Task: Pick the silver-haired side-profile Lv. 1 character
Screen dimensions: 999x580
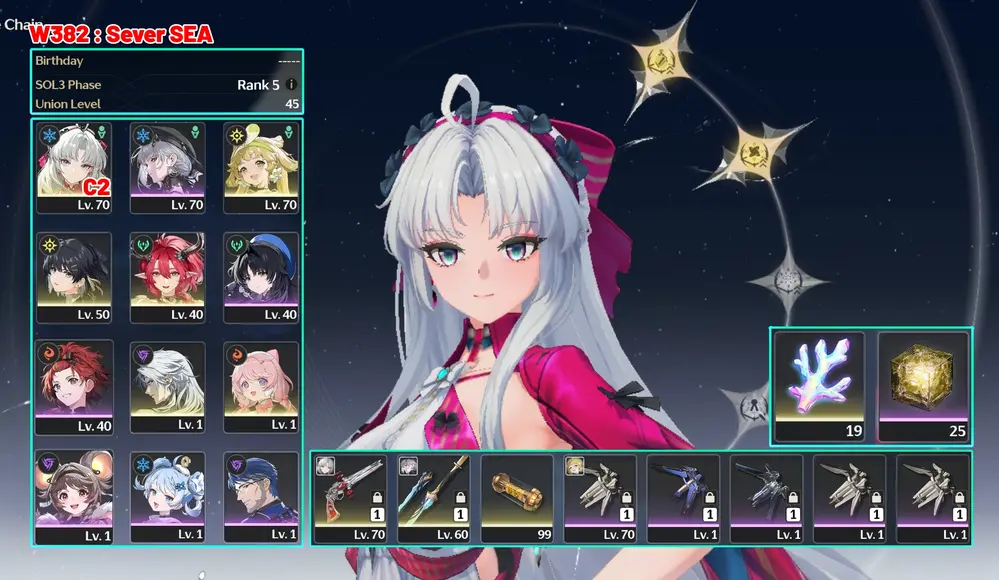Action: click(x=167, y=387)
